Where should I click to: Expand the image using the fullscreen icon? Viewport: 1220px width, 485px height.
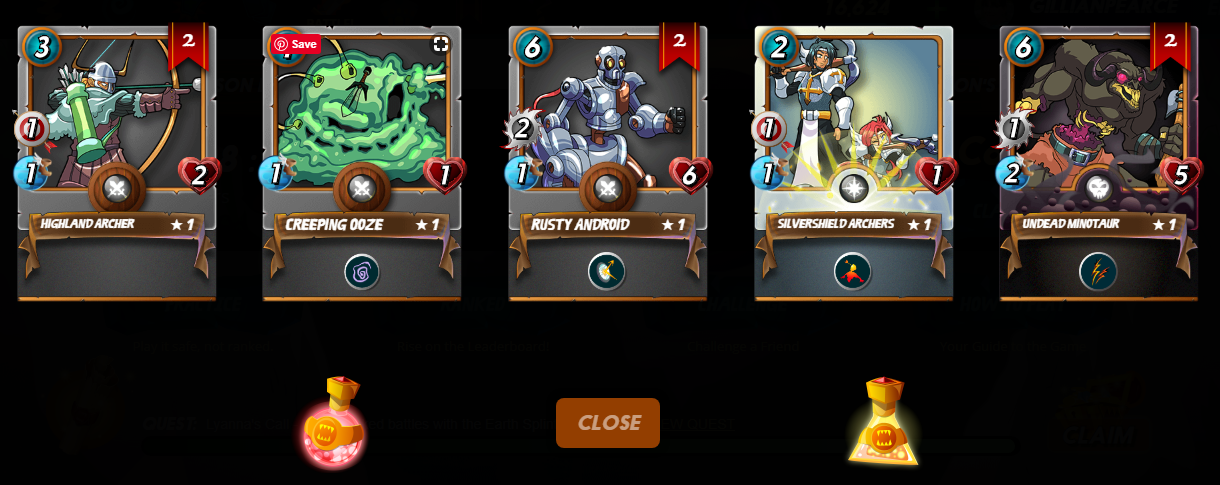point(440,44)
